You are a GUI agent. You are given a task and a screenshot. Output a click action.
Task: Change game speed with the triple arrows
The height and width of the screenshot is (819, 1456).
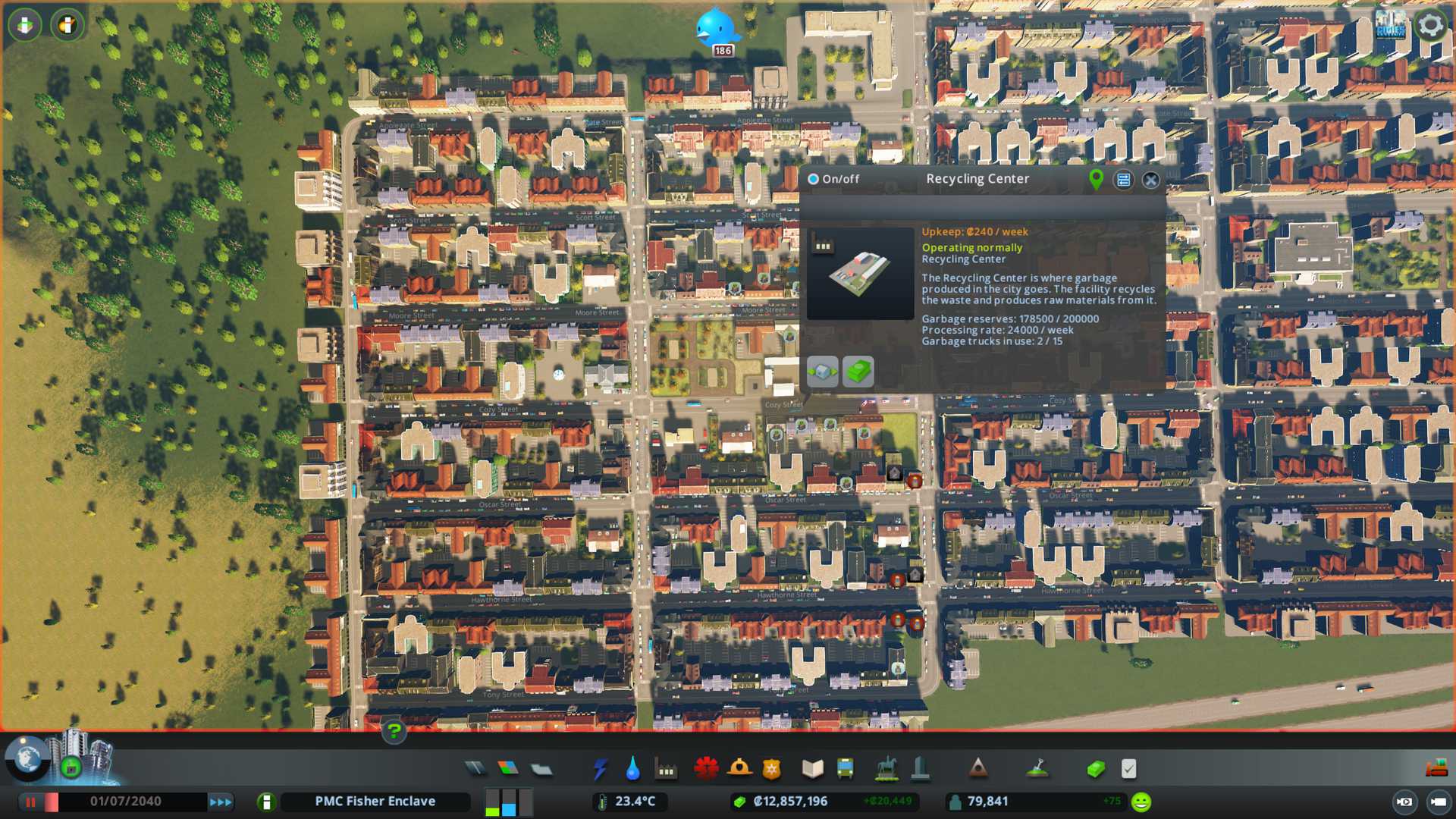tap(221, 802)
